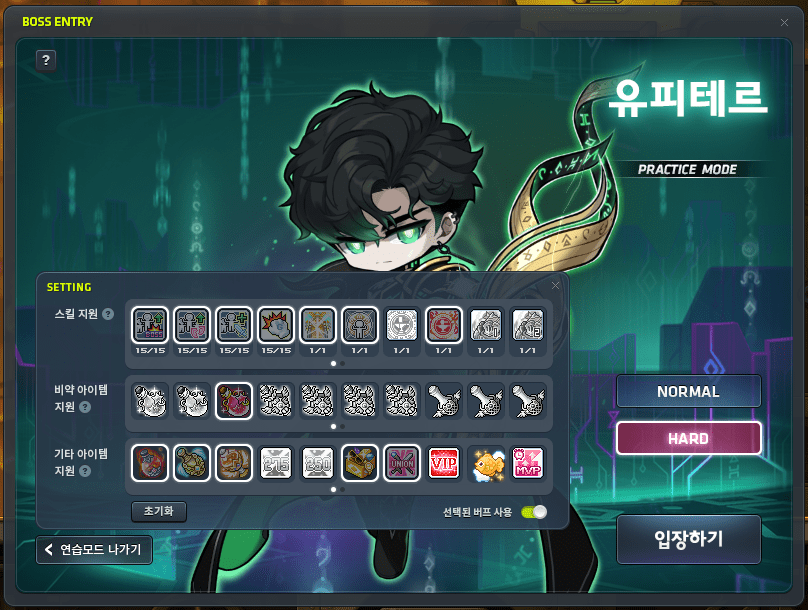Image resolution: width=808 pixels, height=610 pixels.
Task: Select the 275 level buff icon
Action: click(275, 462)
